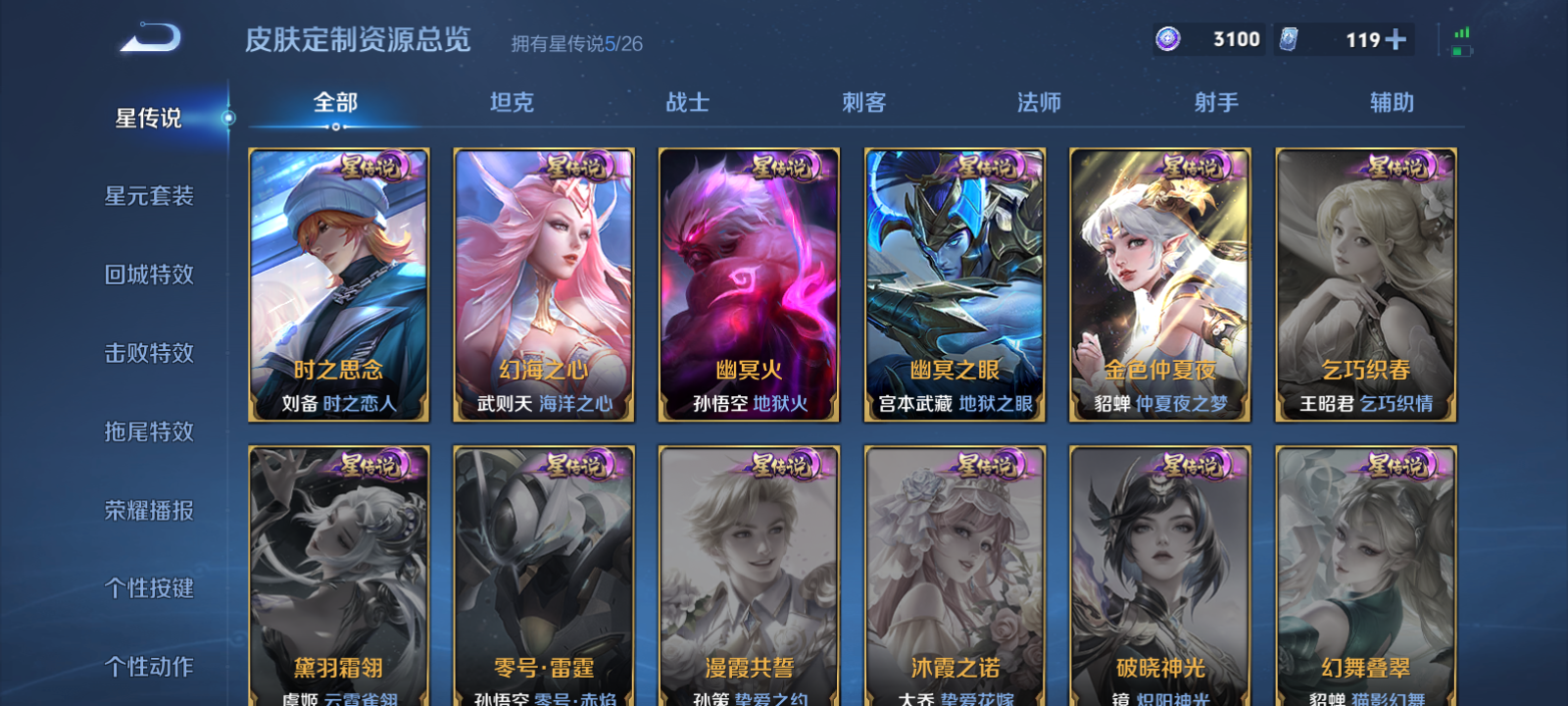Click the lottery card currency icon

click(x=1290, y=41)
